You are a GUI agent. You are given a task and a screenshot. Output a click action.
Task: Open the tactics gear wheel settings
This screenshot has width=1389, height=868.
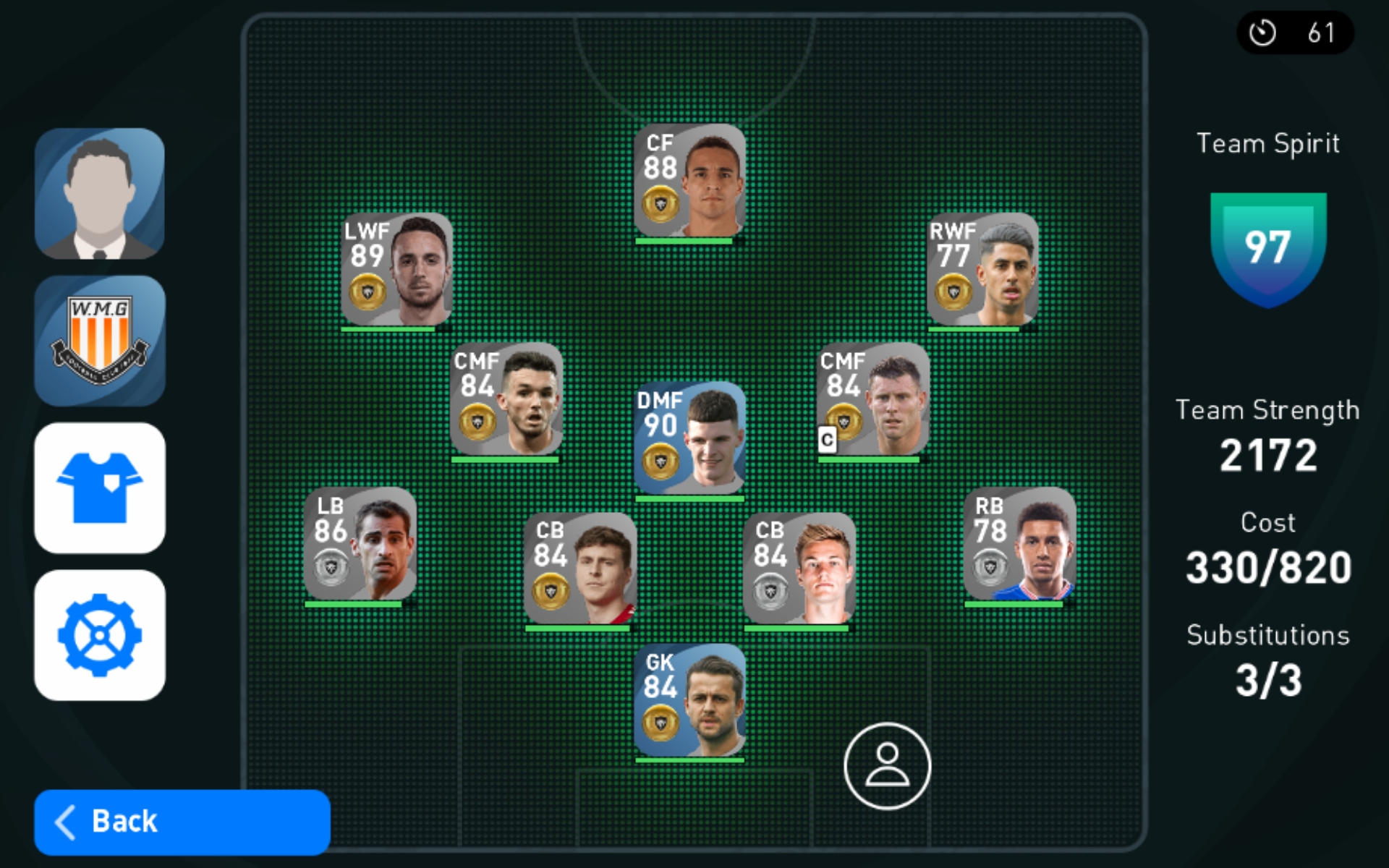point(100,635)
